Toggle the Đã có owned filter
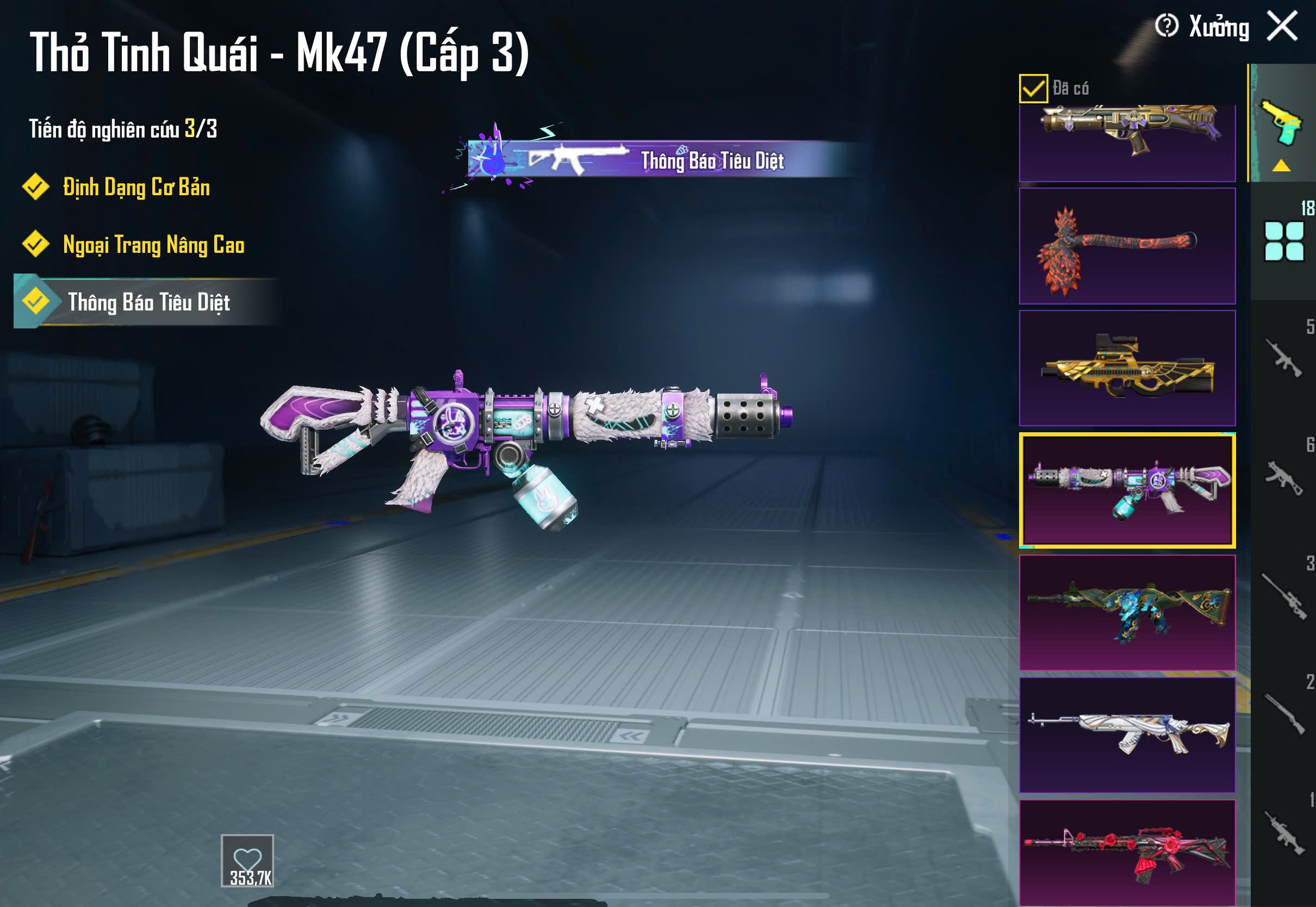Screen dimensions: 1316x907 pyautogui.click(x=1033, y=89)
